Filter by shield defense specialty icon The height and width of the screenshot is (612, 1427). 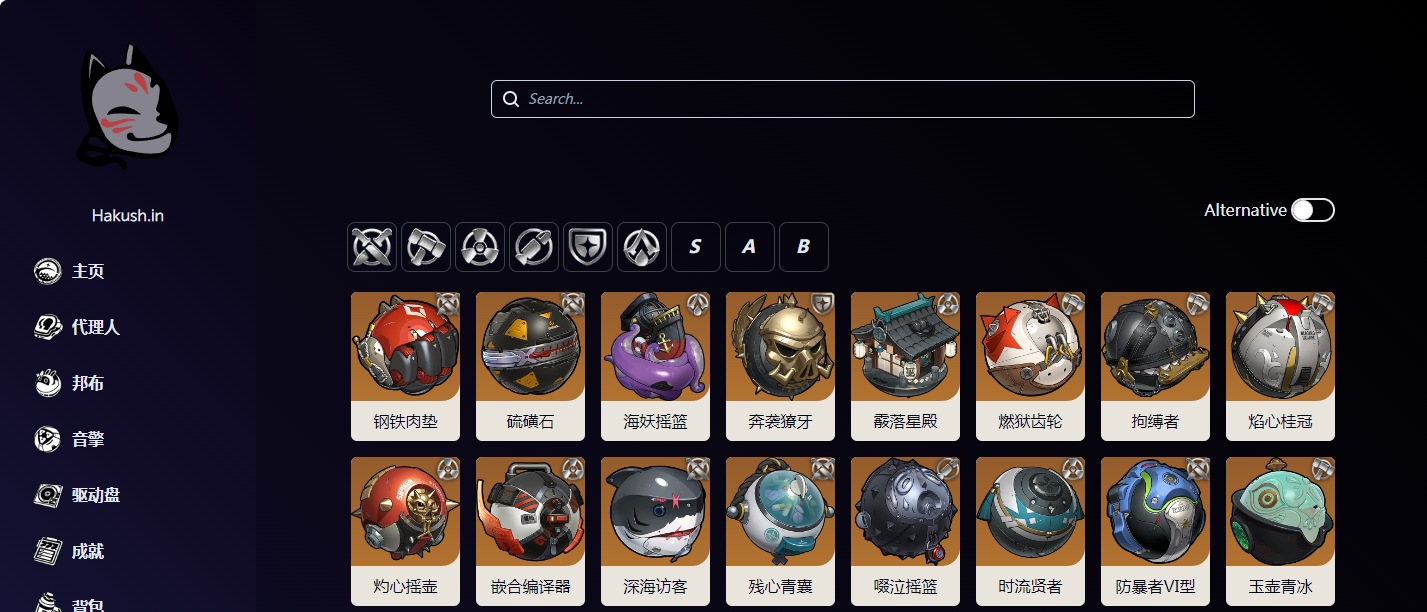(x=588, y=247)
